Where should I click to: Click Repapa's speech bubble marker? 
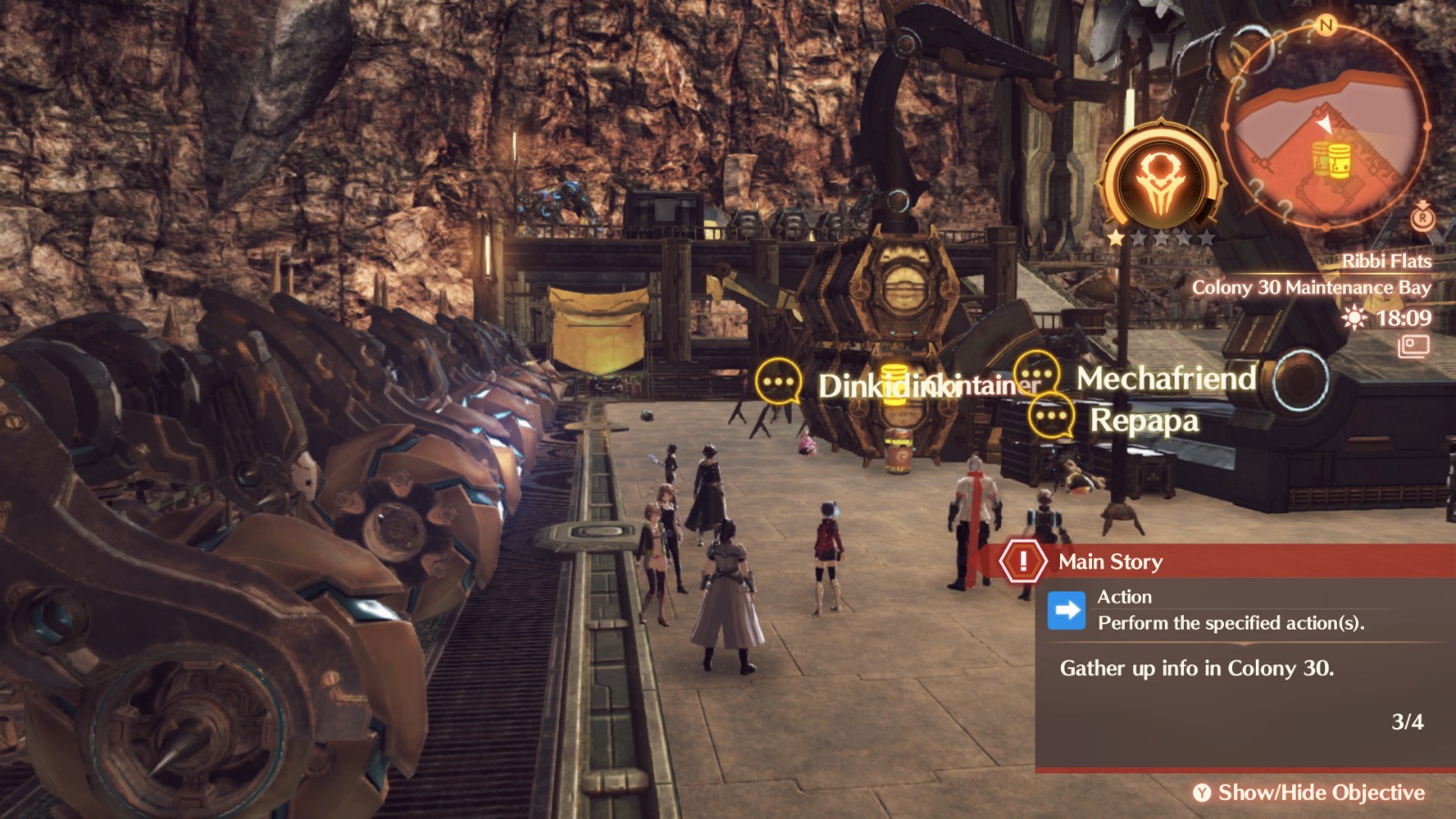coord(1050,417)
